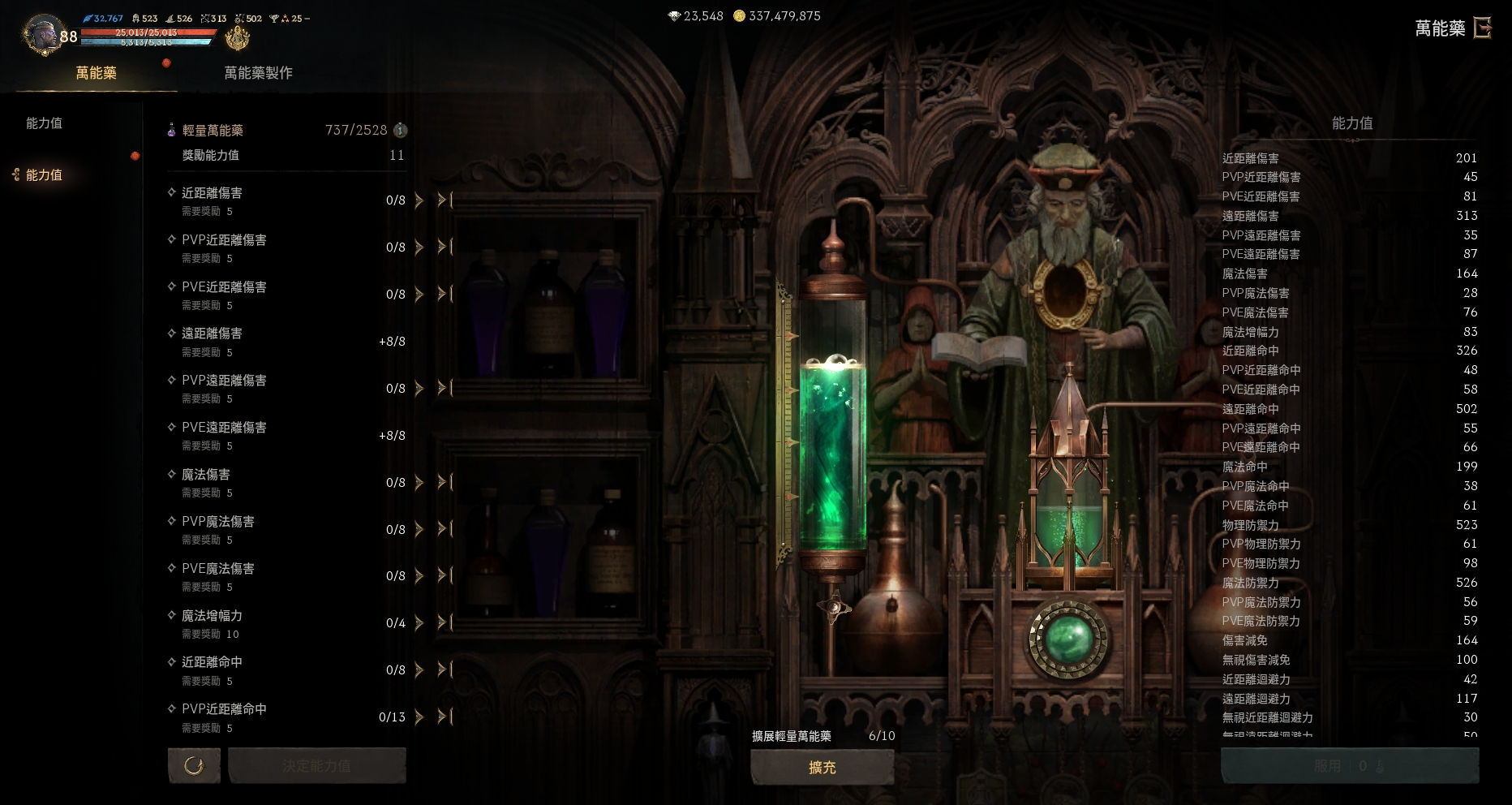Viewport: 1512px width, 805px height.
Task: Show info for 輕量萬能藥 via the round icon
Action: tap(400, 130)
